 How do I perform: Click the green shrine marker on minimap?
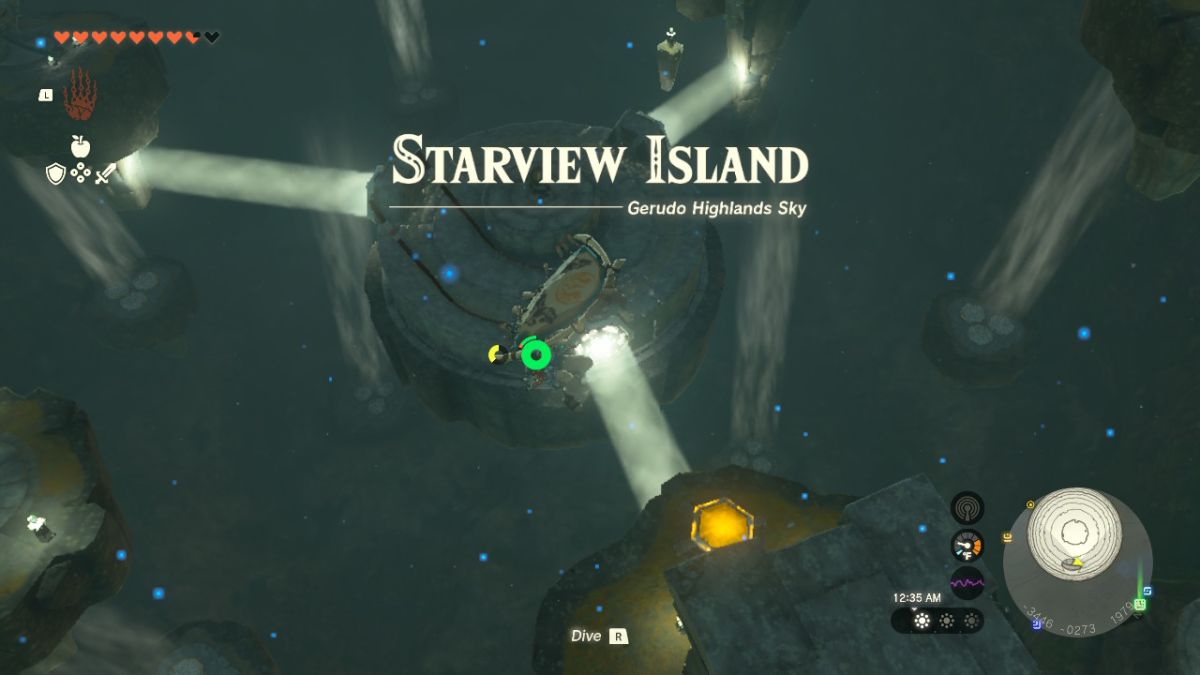(x=1139, y=604)
